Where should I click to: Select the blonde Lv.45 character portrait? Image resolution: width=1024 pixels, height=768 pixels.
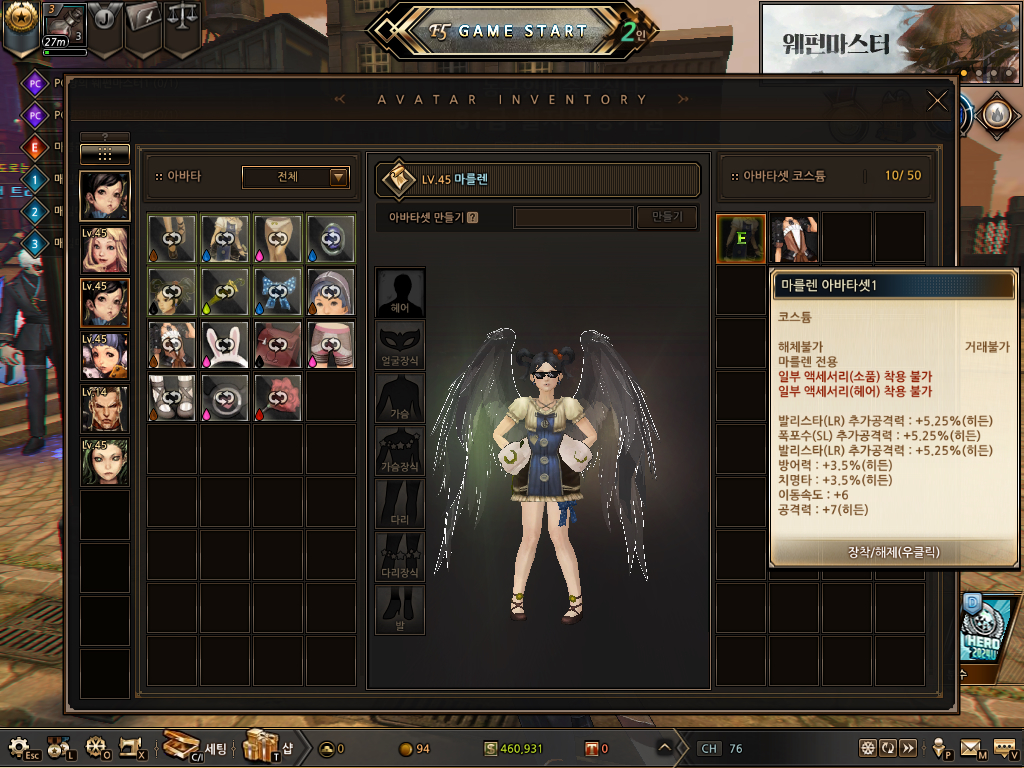pos(104,250)
